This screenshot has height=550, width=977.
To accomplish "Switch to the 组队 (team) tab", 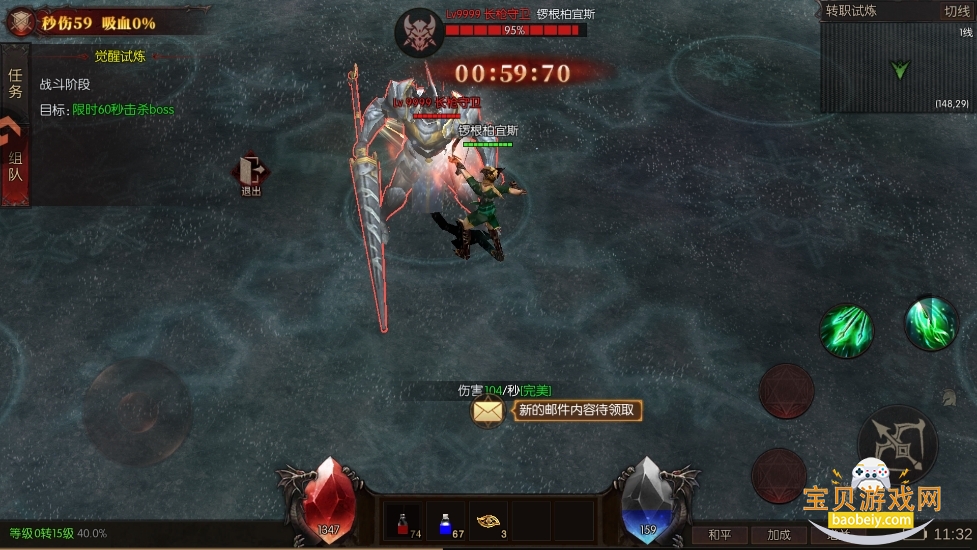I will 15,165.
